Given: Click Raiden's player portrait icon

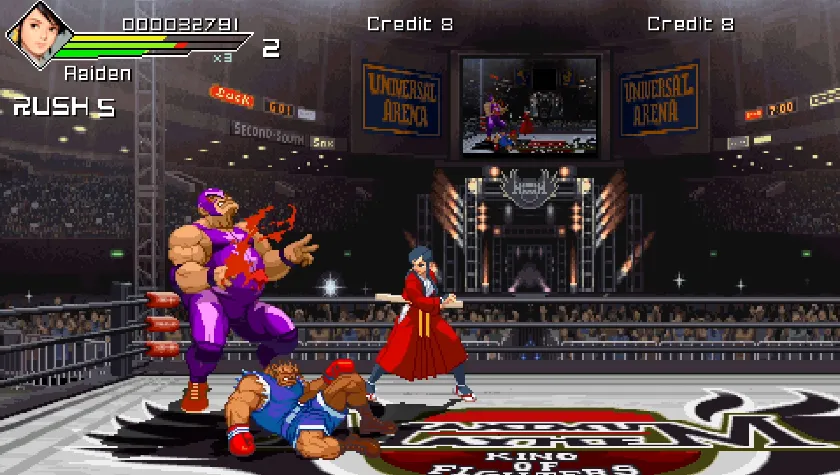Looking at the screenshot, I should [34, 34].
